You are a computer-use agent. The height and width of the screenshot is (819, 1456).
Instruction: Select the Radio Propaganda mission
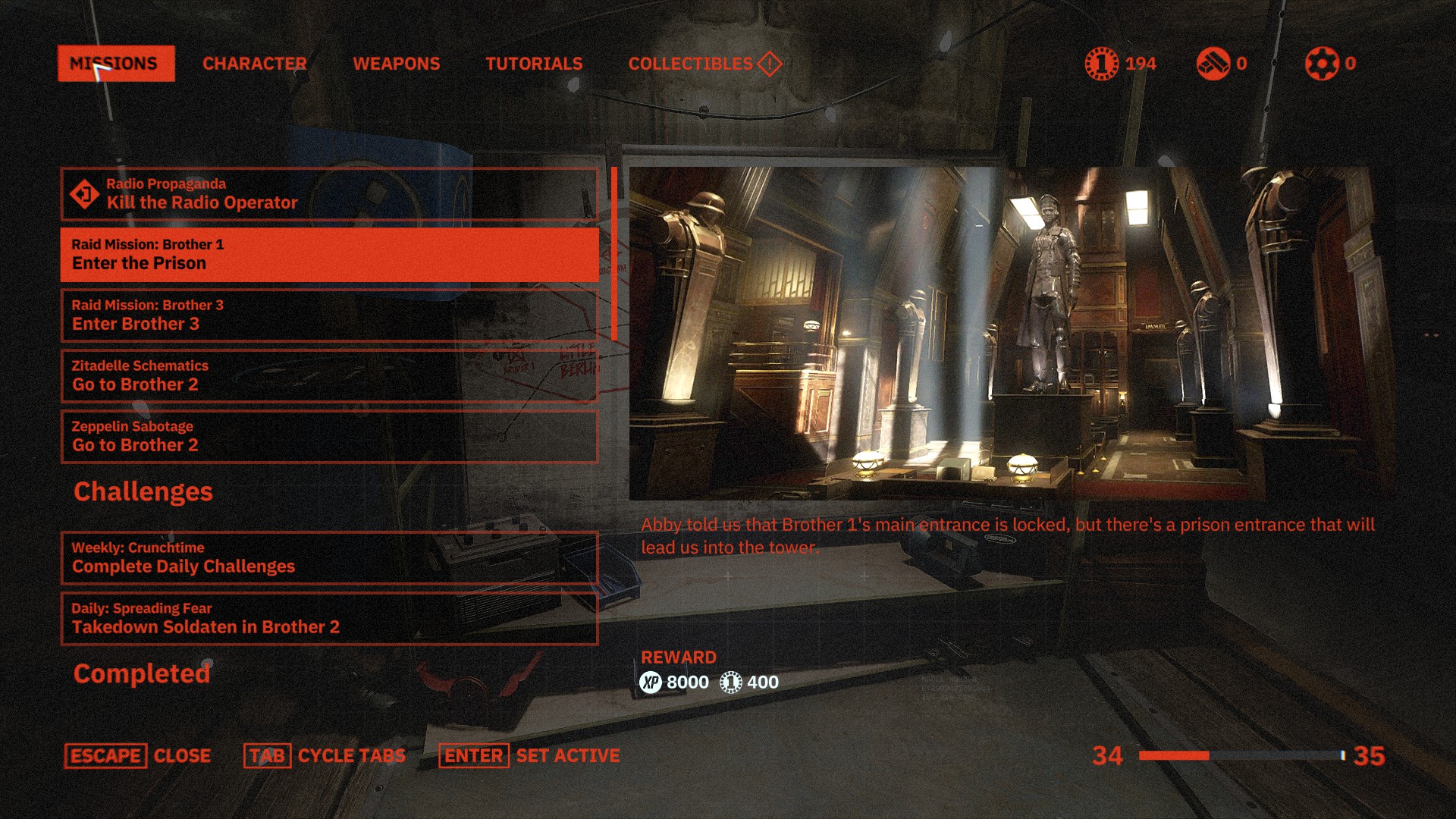329,194
